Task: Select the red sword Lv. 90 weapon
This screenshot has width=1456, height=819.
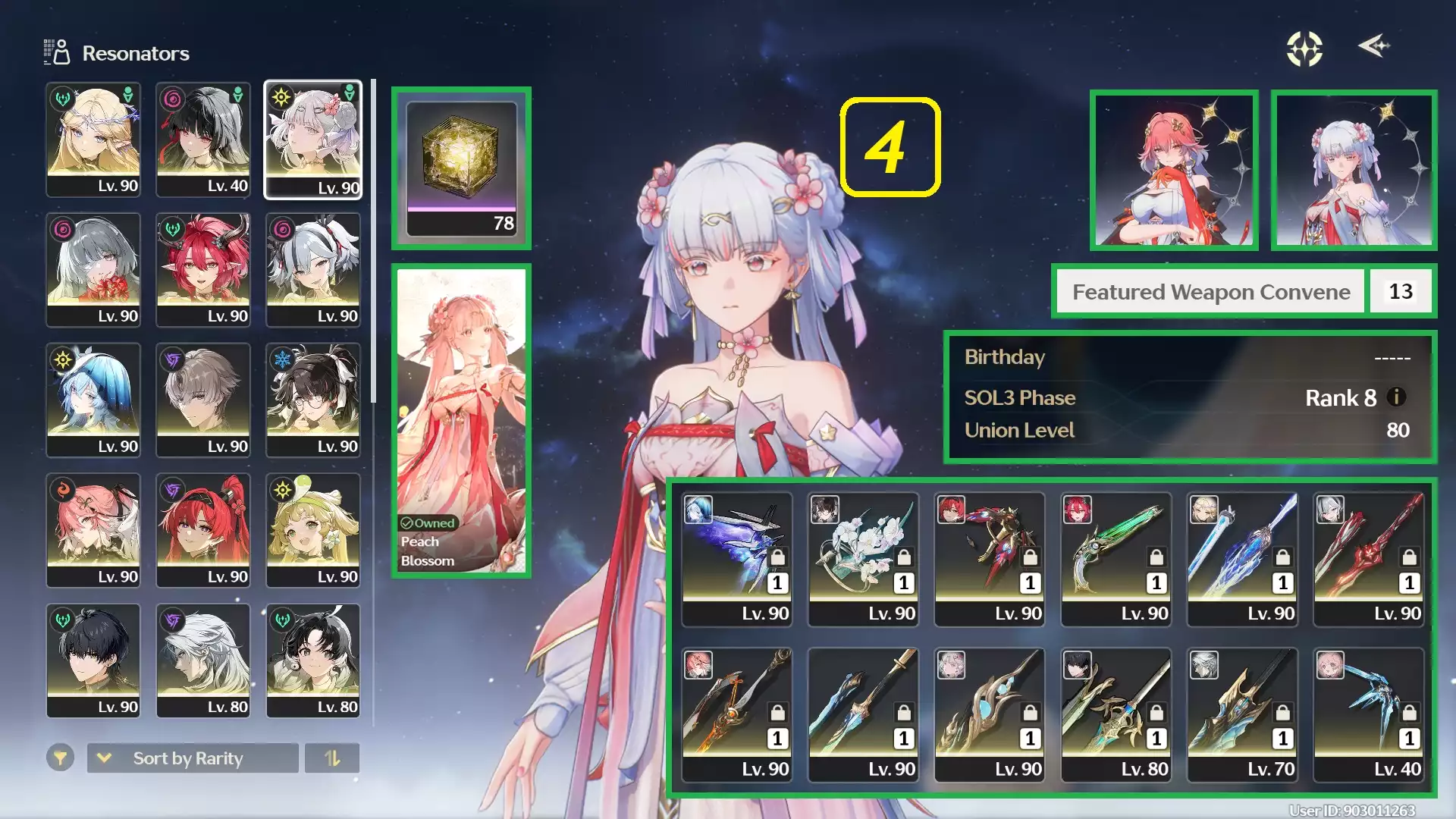Action: point(1369,560)
